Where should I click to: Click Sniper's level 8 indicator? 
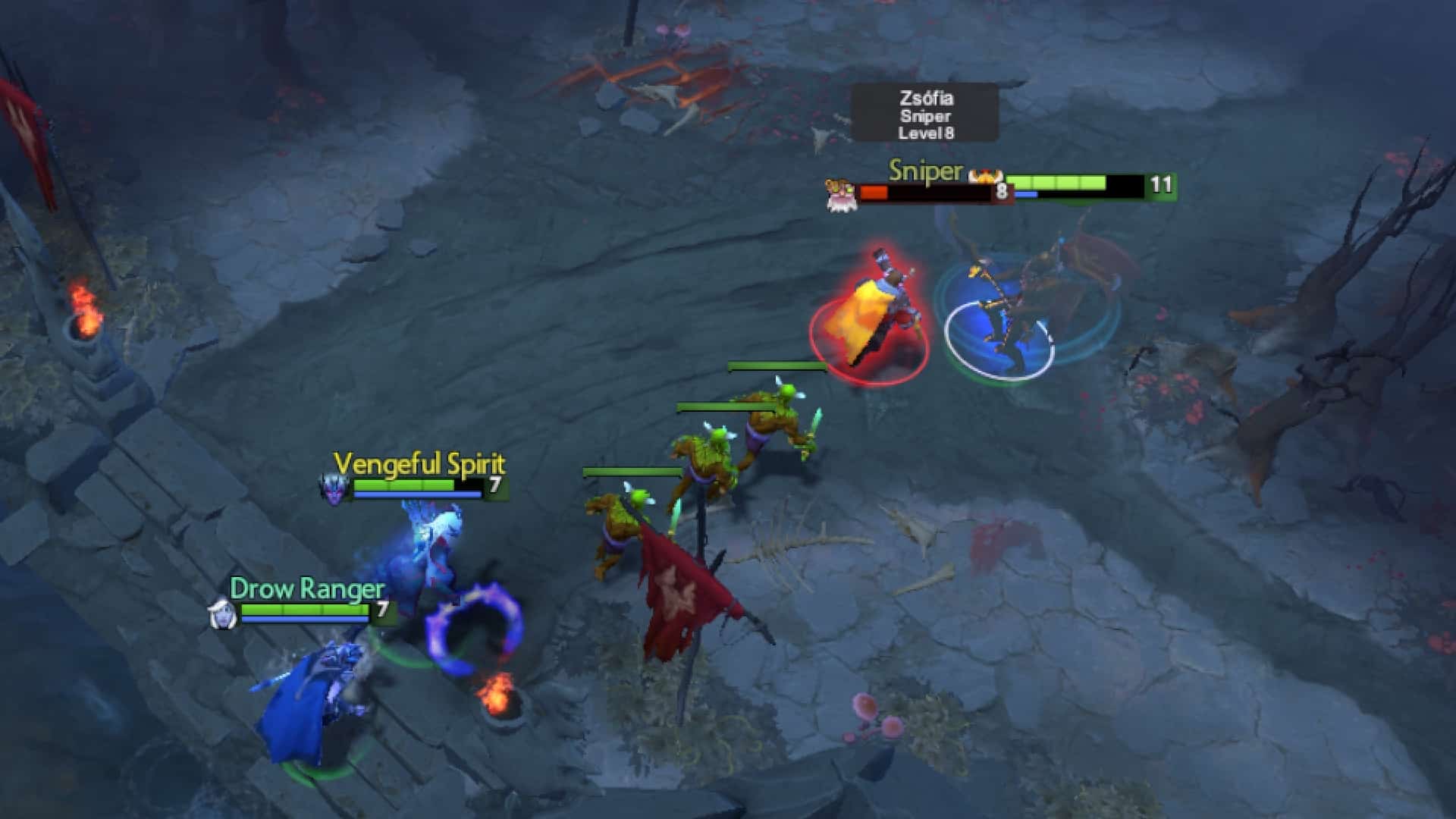point(1001,190)
